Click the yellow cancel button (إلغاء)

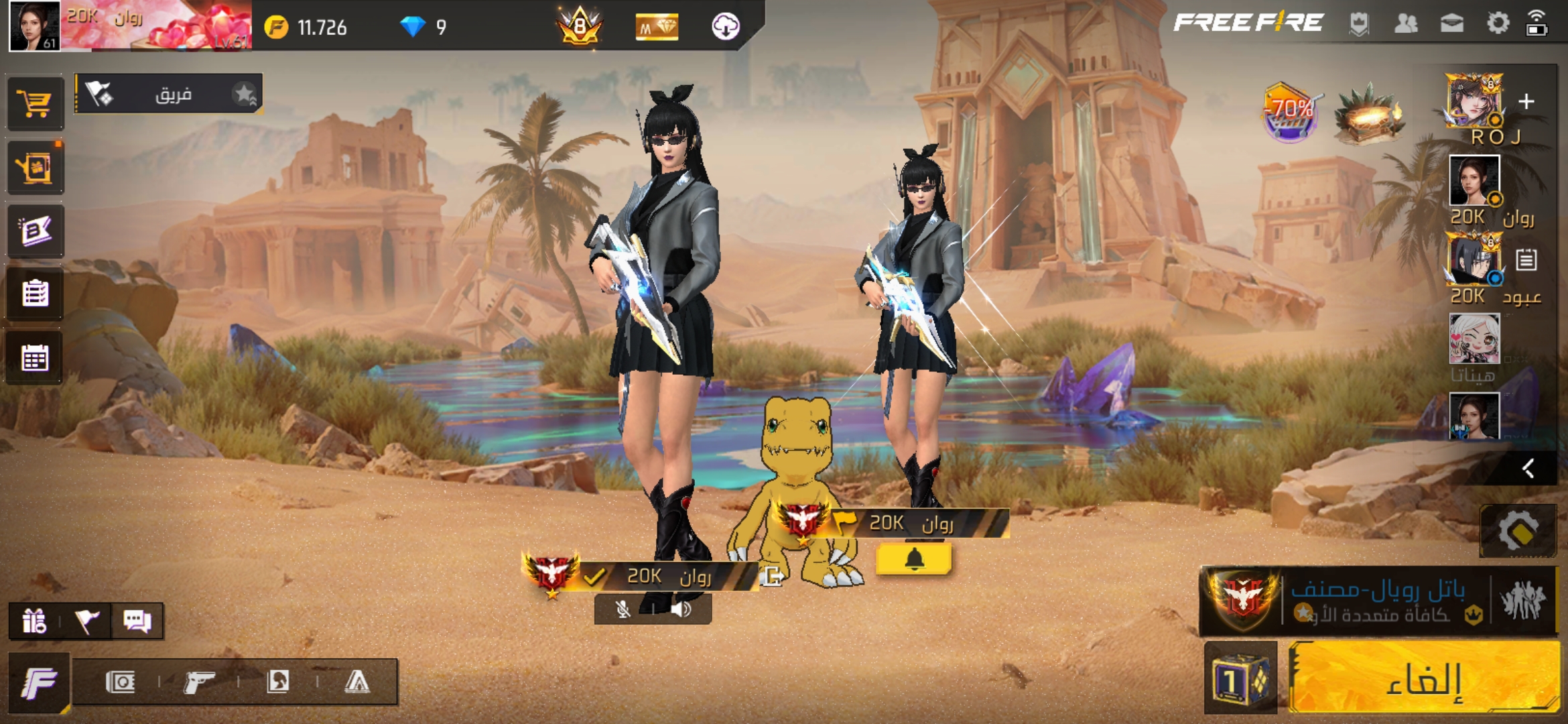point(1424,677)
